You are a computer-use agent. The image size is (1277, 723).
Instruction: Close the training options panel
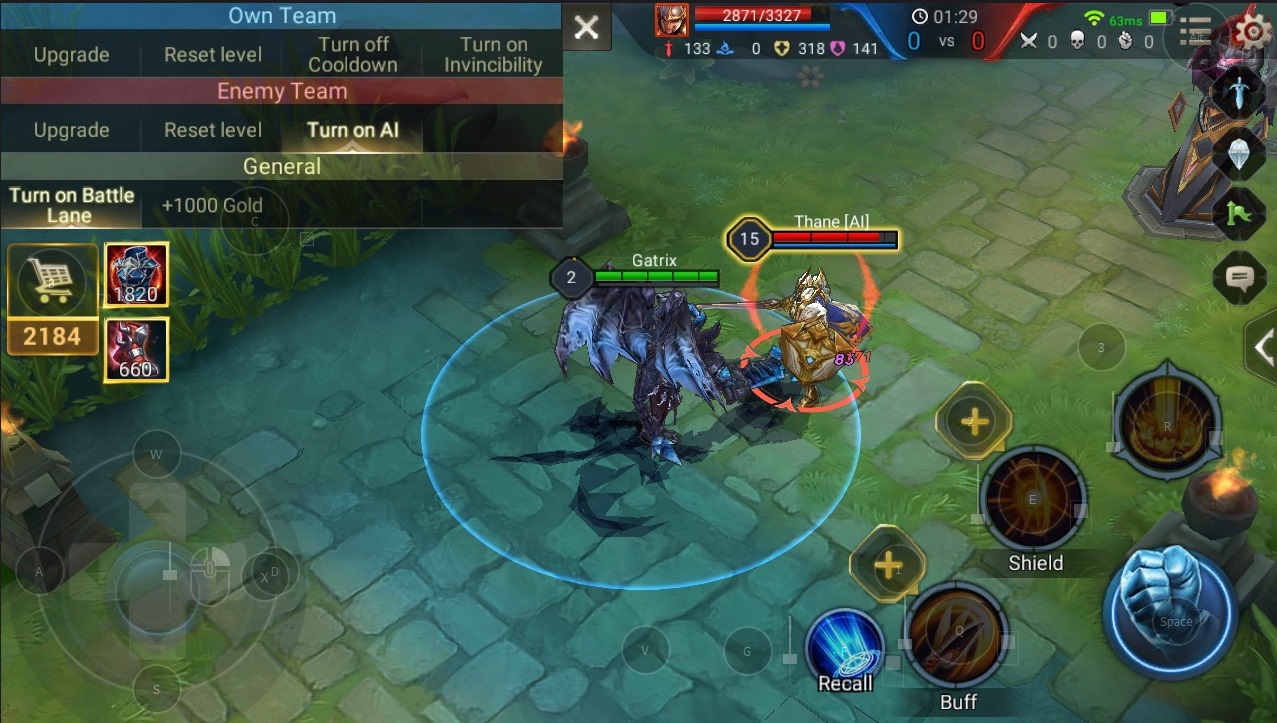pos(587,28)
